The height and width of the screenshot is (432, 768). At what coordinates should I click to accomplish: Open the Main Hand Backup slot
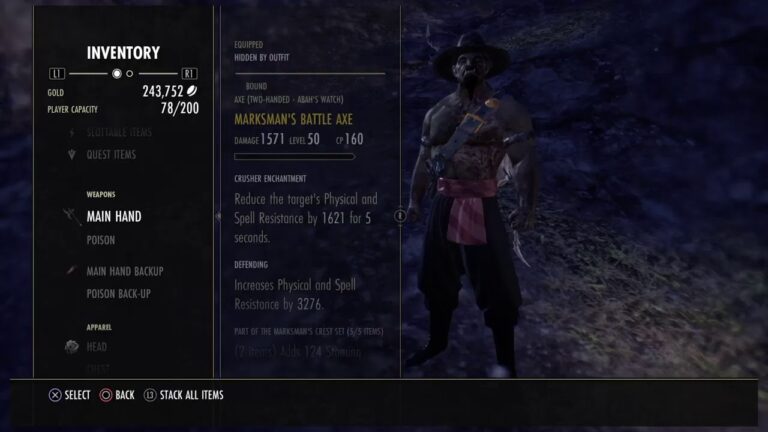pos(124,271)
